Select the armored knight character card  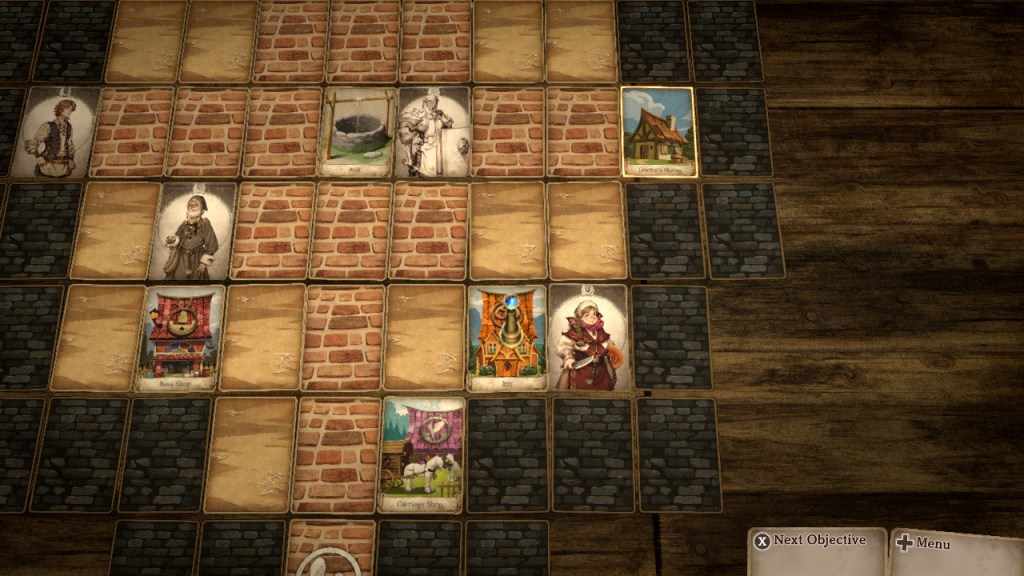[x=433, y=132]
